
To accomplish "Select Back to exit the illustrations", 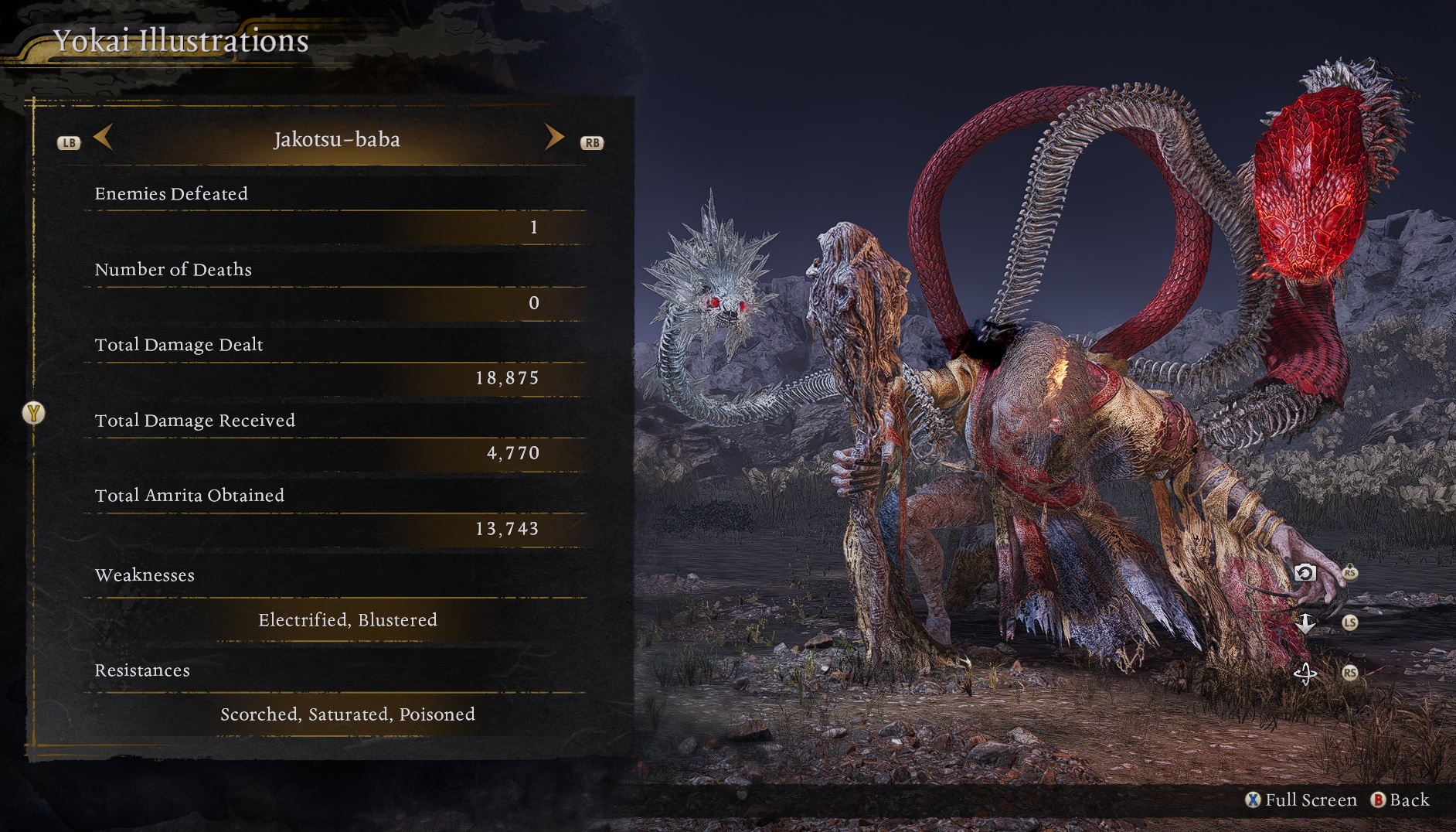I will (x=1400, y=800).
